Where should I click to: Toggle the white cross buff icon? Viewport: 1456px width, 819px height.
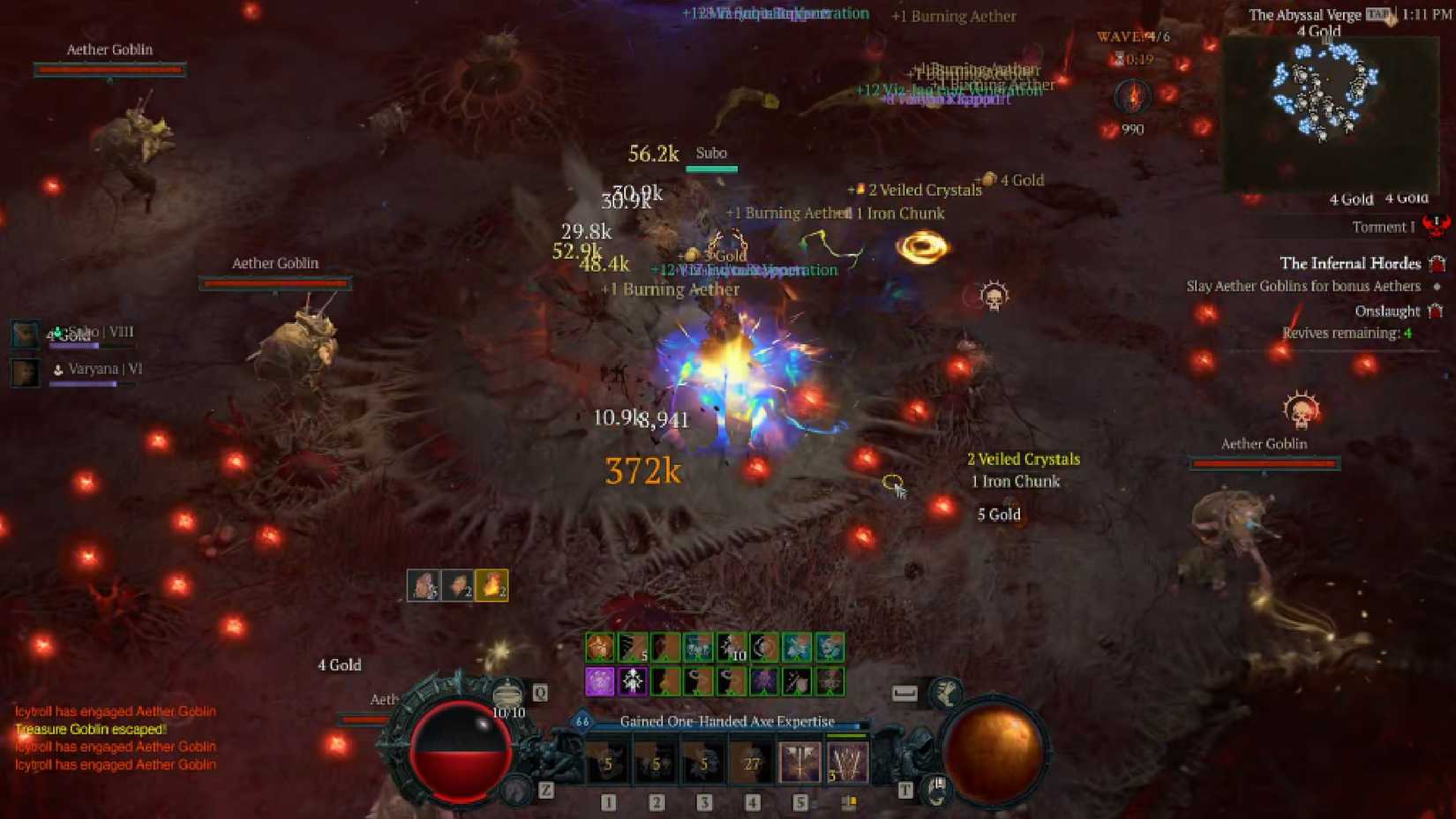pos(632,683)
